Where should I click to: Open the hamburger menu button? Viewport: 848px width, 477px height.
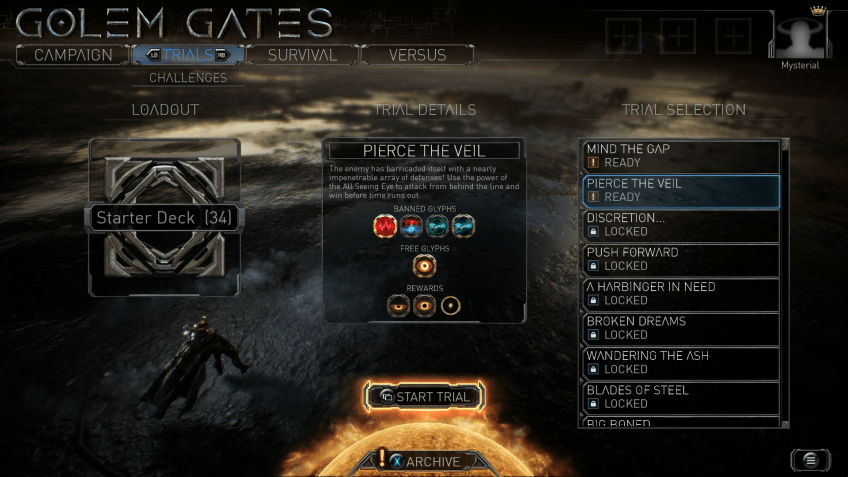click(x=810, y=459)
